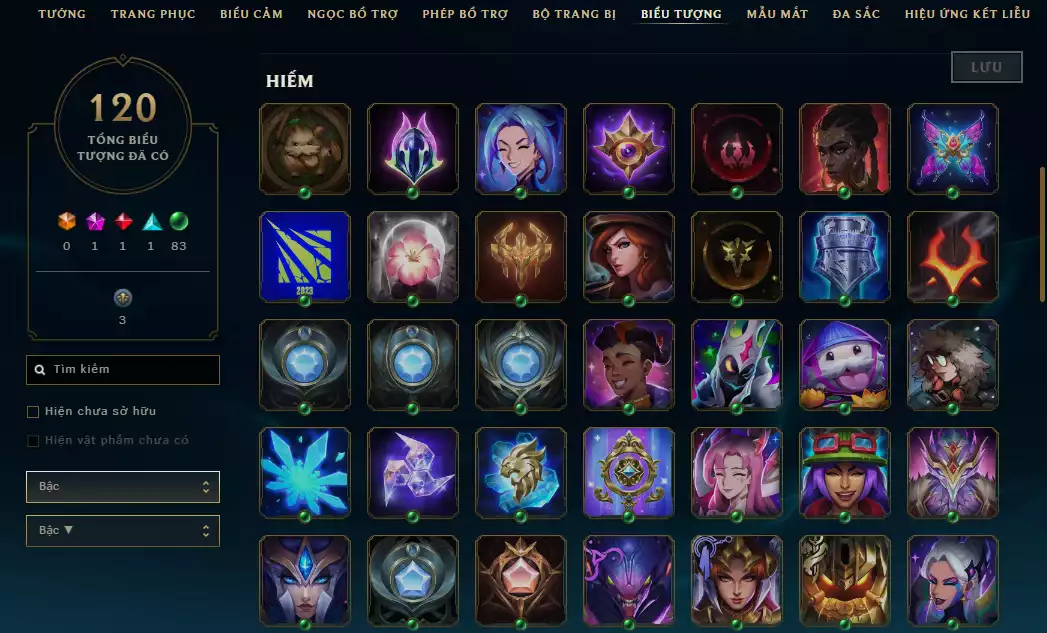1047x633 pixels.
Task: Open the Đa Sắc tab
Action: point(856,14)
